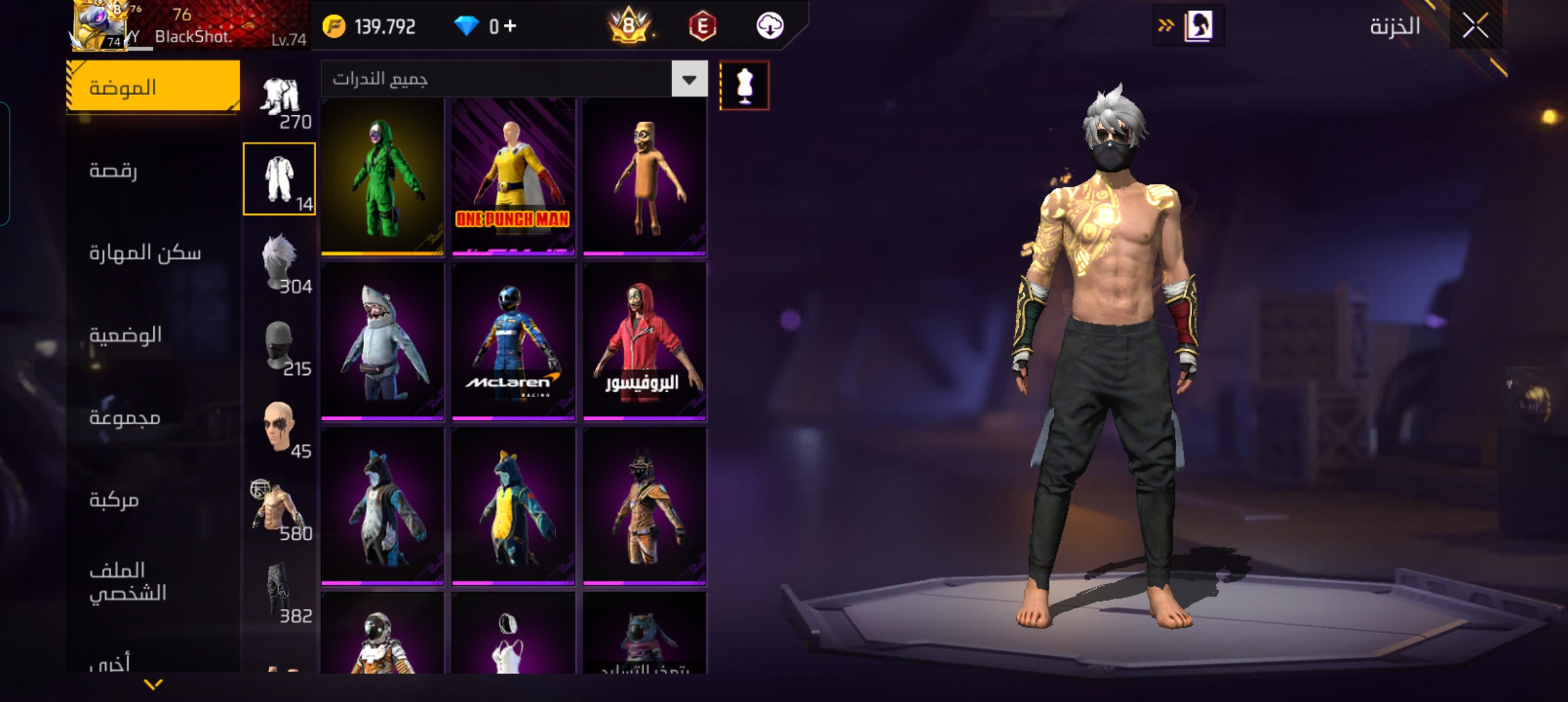Image resolution: width=1568 pixels, height=702 pixels.
Task: Open the face mask category with 215 items
Action: pyautogui.click(x=280, y=344)
